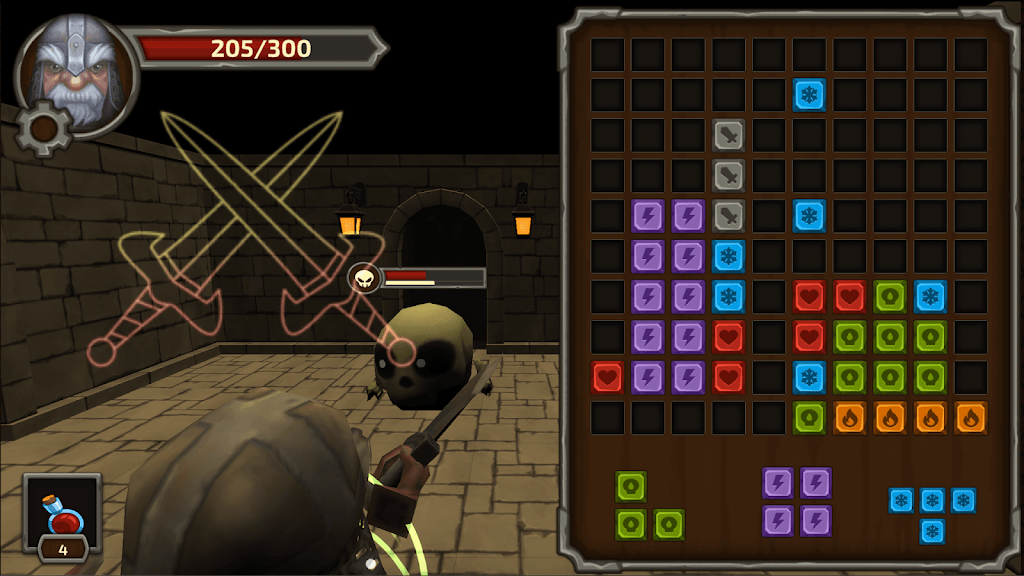
Task: Pick the purple lightning square piece
Action: click(797, 502)
